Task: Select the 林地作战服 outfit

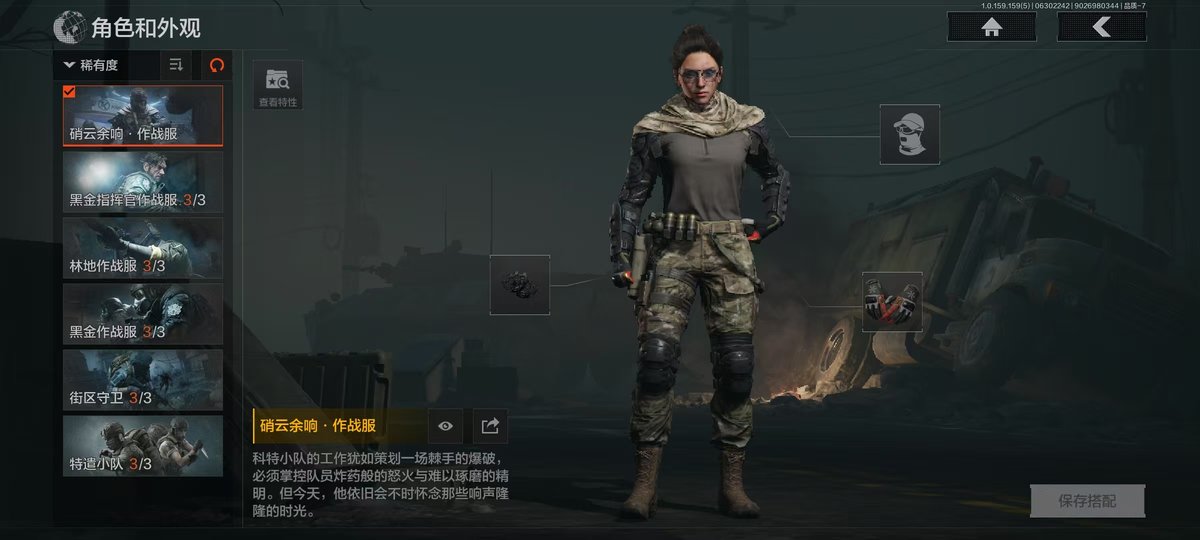Action: [x=143, y=248]
